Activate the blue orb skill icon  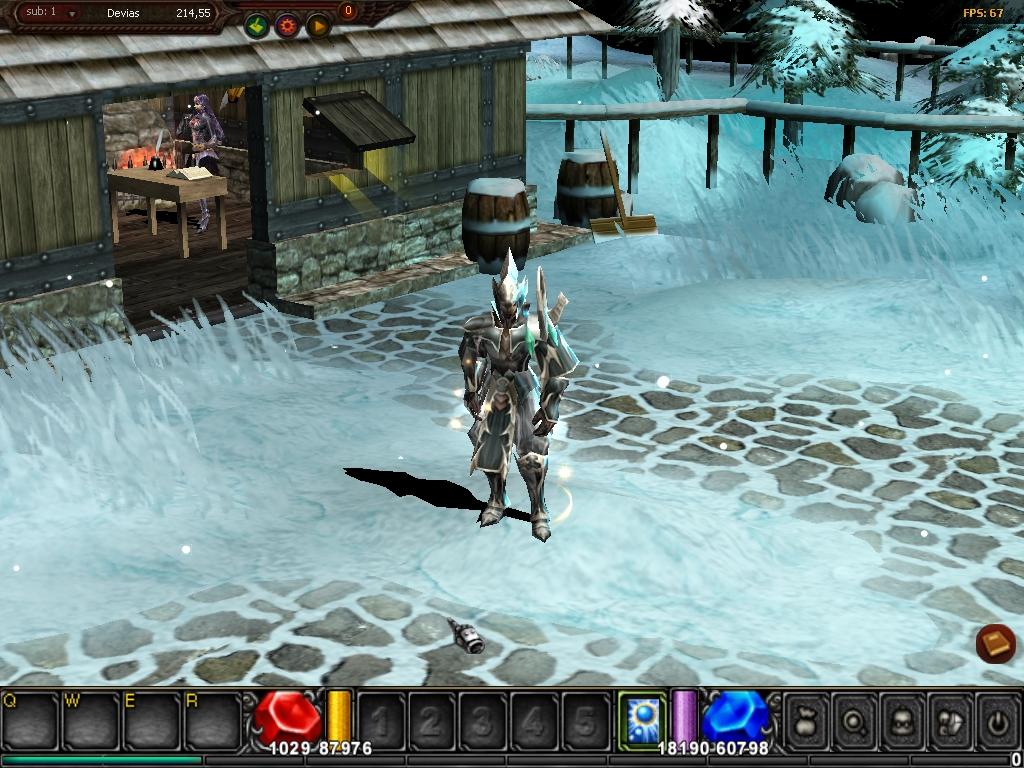641,720
